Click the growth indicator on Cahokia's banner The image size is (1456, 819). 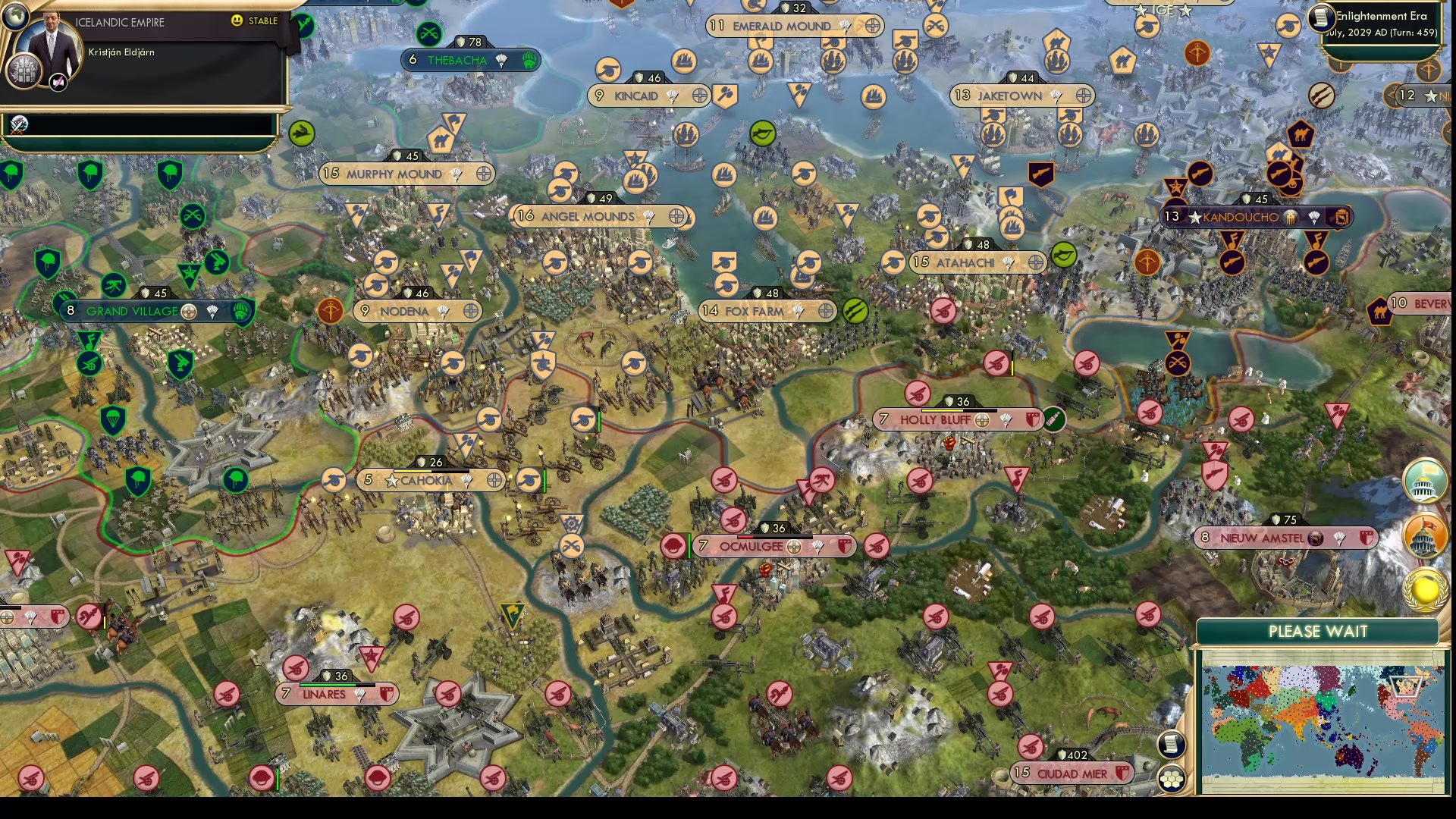[x=431, y=472]
